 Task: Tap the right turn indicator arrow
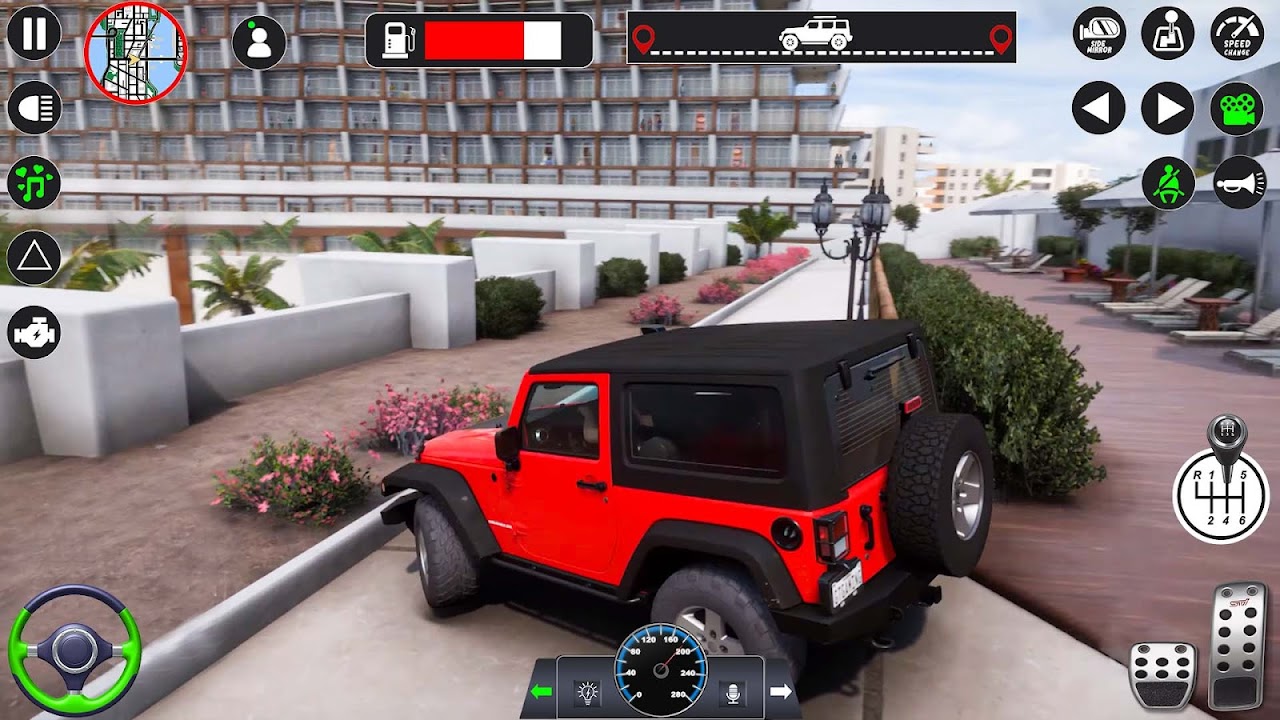(x=1168, y=108)
